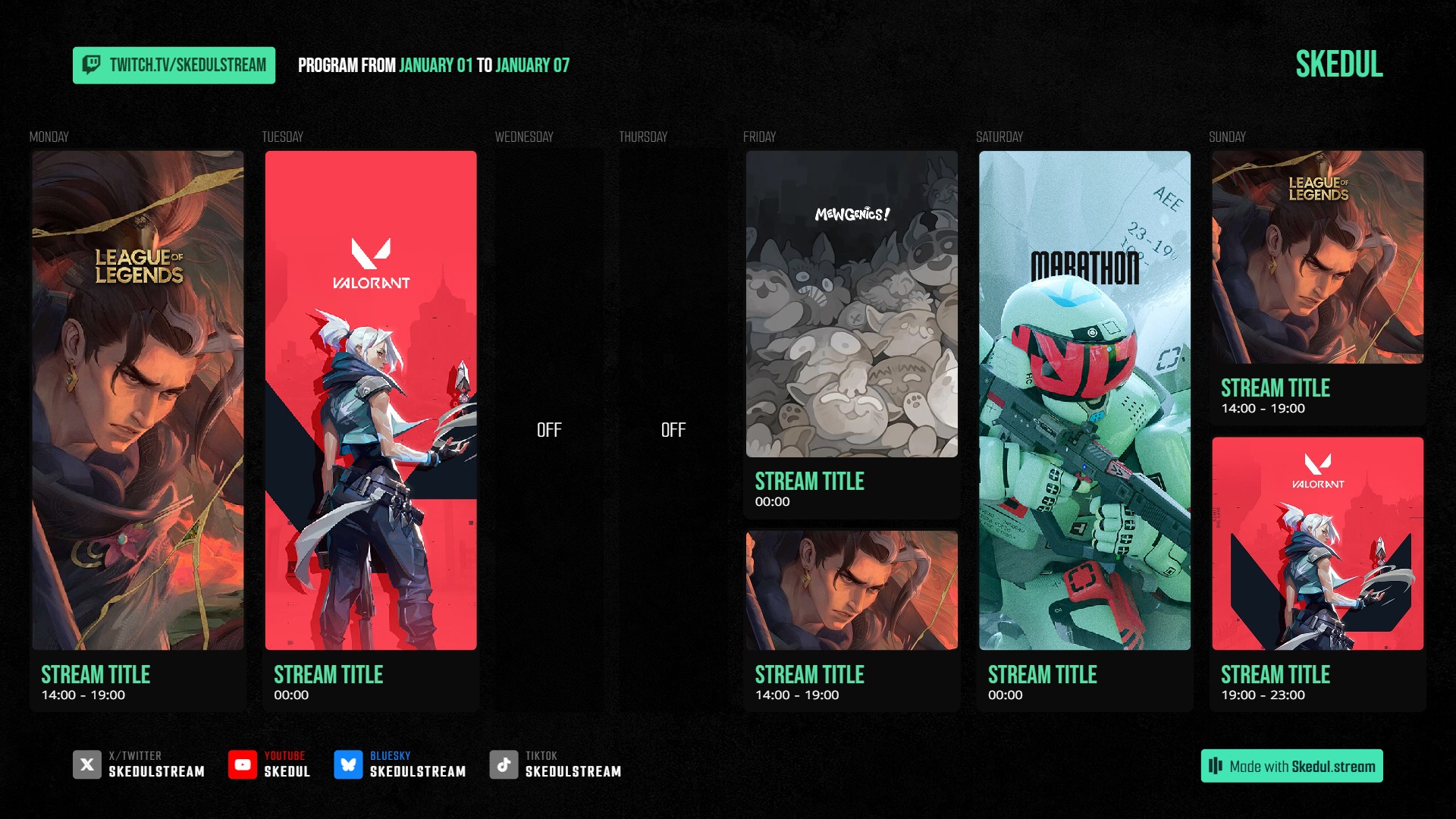This screenshot has height=819, width=1456.
Task: Visit the YouTube Skedul channel icon
Action: click(x=243, y=764)
